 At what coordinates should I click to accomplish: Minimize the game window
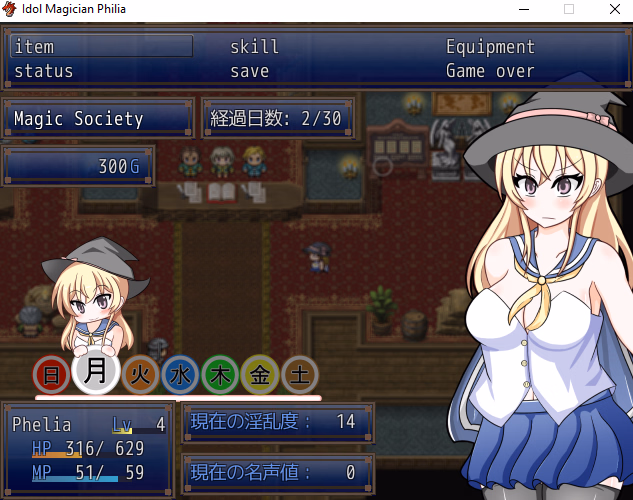pos(523,9)
